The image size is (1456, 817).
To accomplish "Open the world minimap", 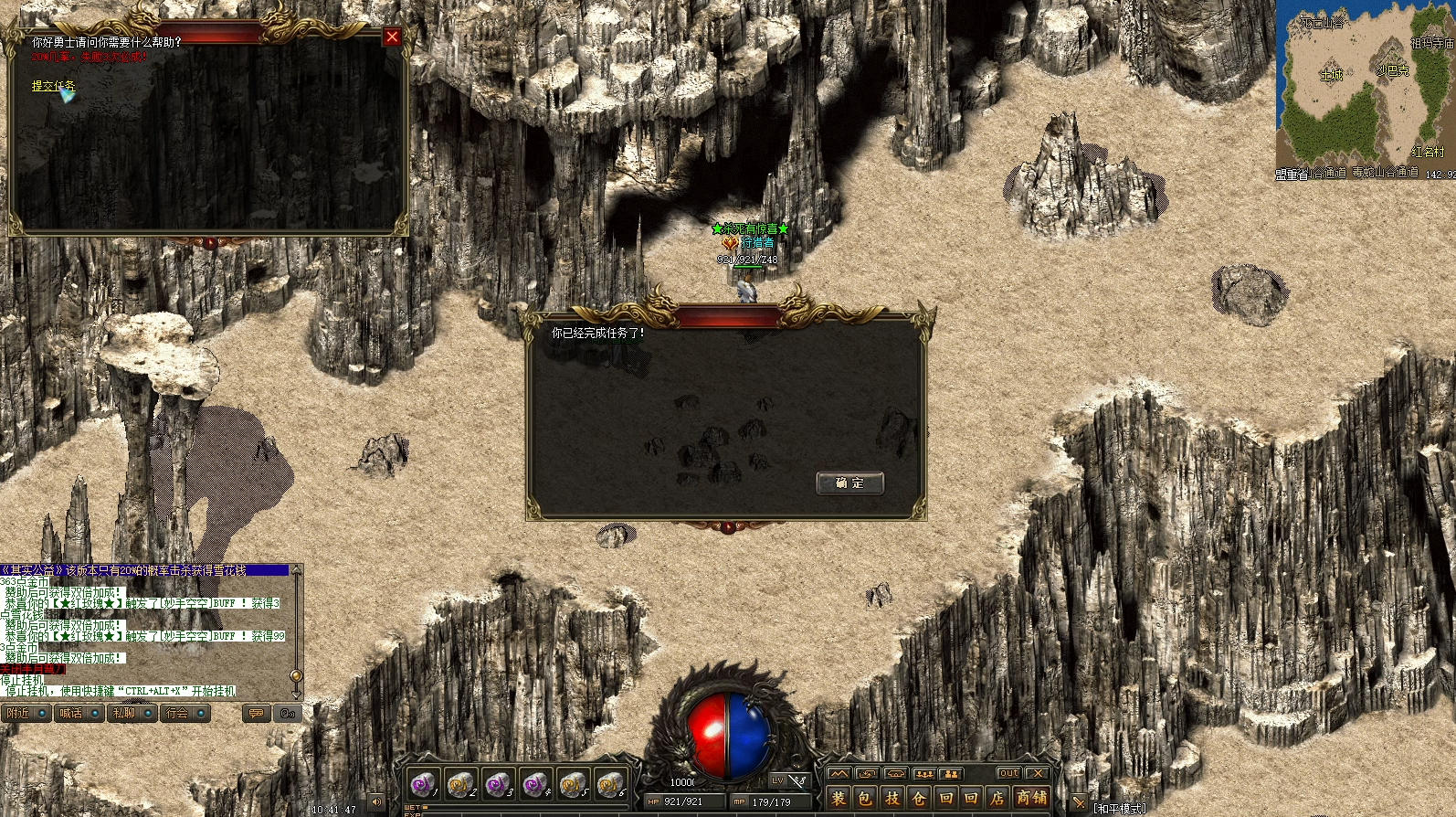I will pos(1365,89).
